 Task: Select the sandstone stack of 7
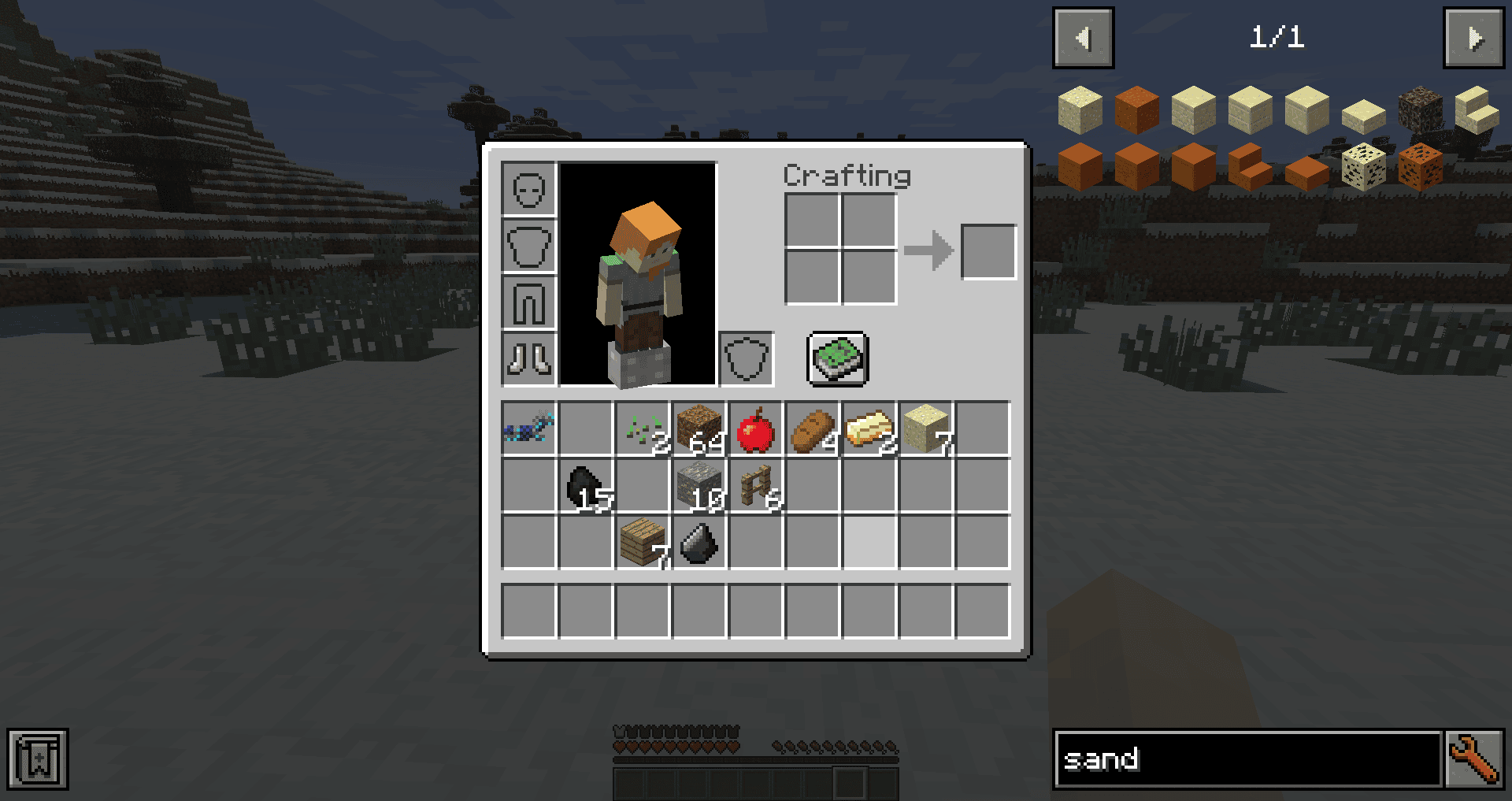click(925, 430)
